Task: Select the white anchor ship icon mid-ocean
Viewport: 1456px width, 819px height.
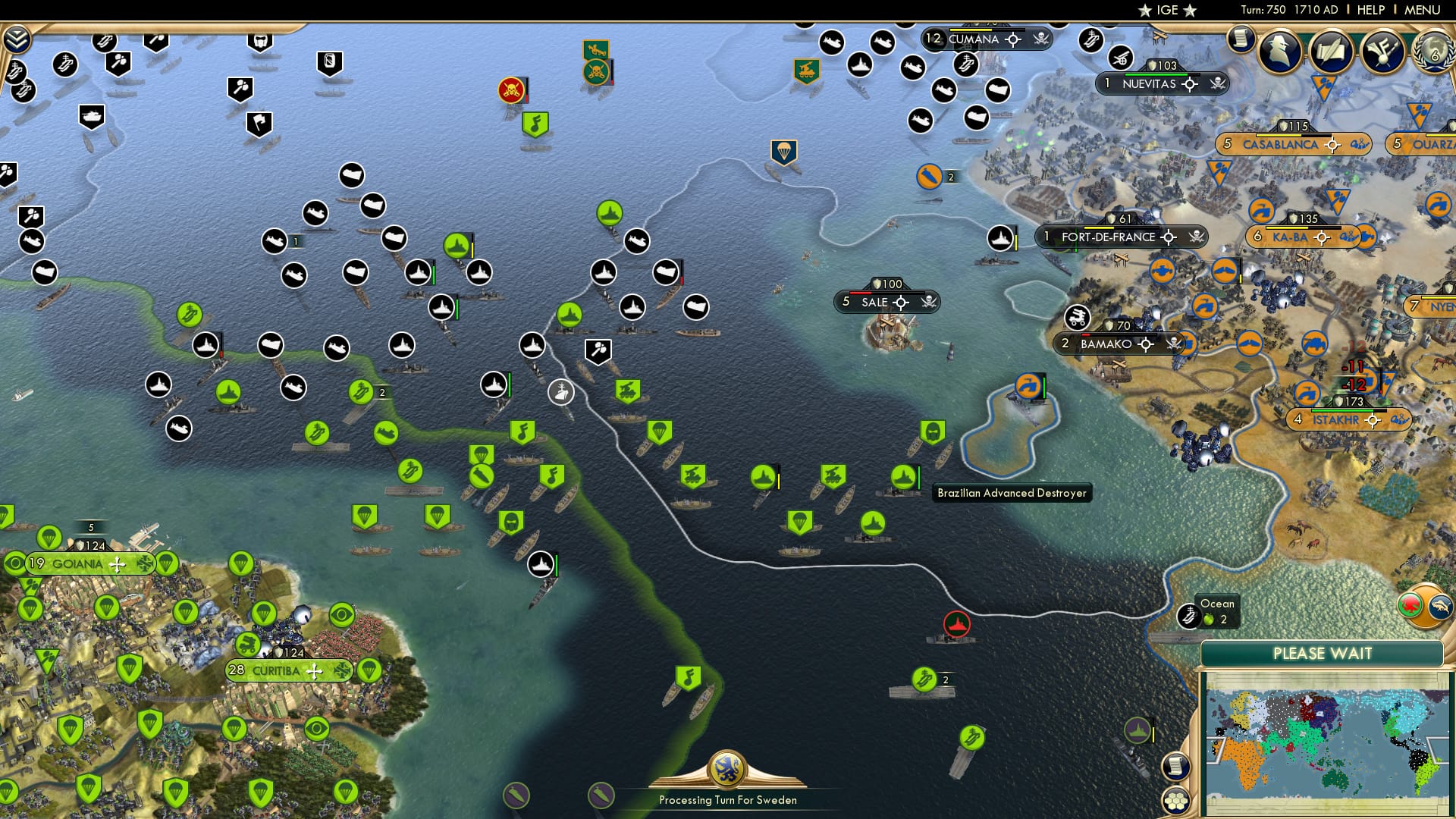Action: click(x=561, y=393)
